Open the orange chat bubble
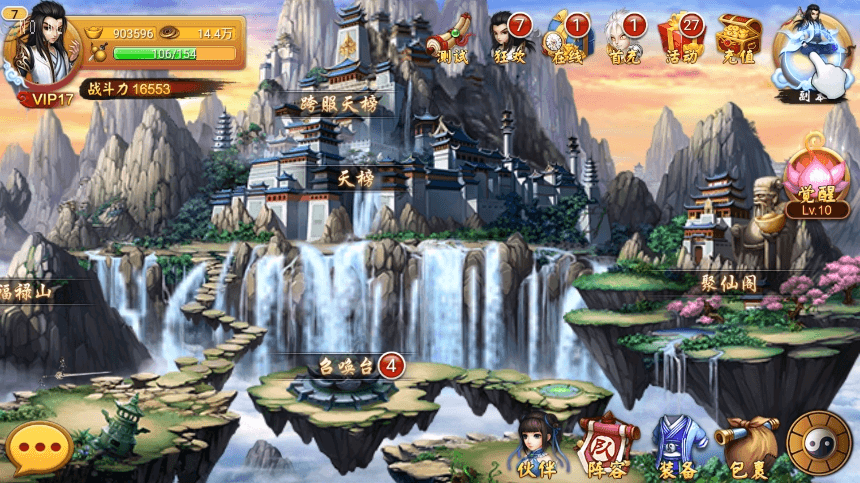 point(38,449)
